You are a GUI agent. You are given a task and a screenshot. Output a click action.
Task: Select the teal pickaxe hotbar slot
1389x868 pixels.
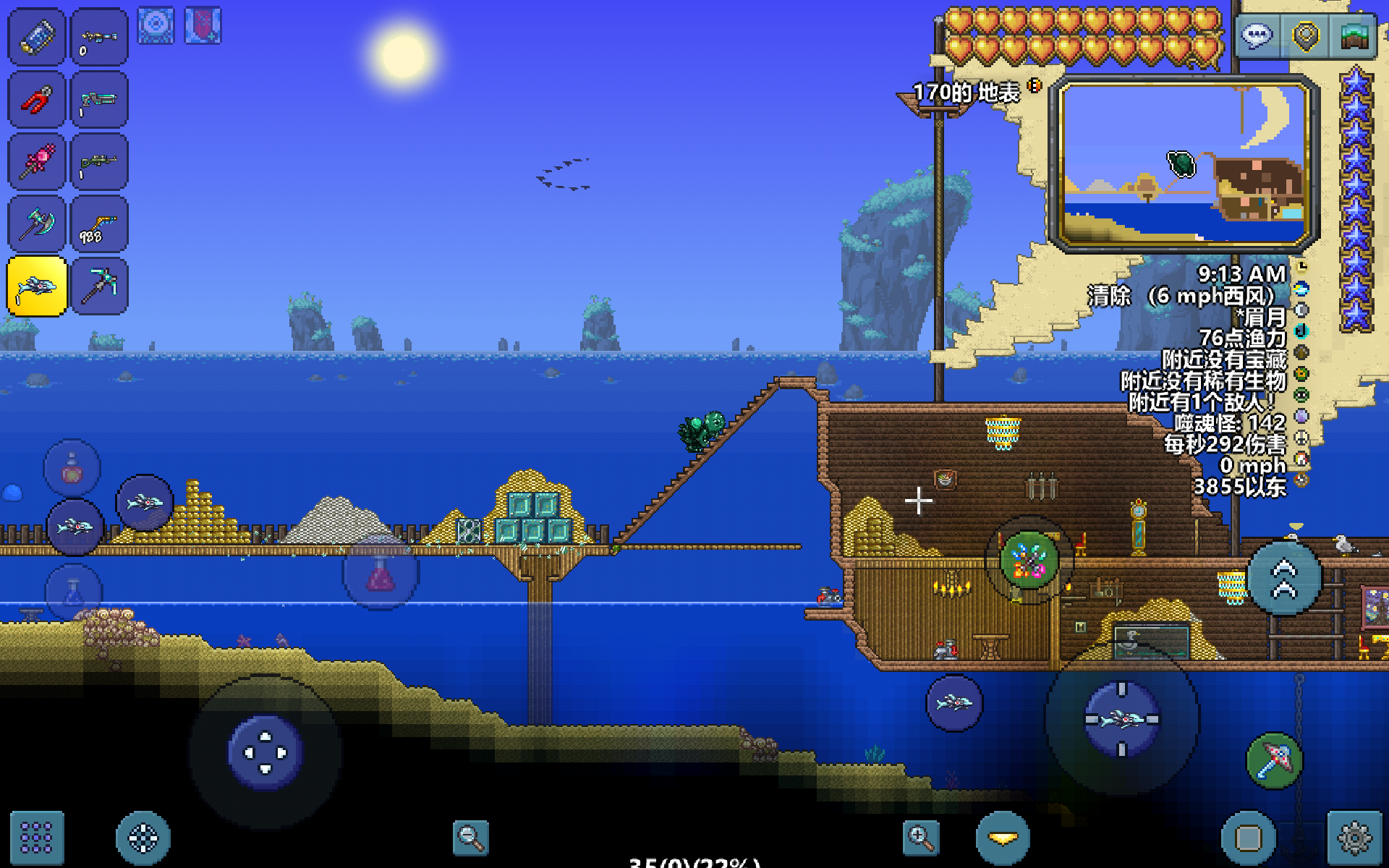(x=99, y=286)
